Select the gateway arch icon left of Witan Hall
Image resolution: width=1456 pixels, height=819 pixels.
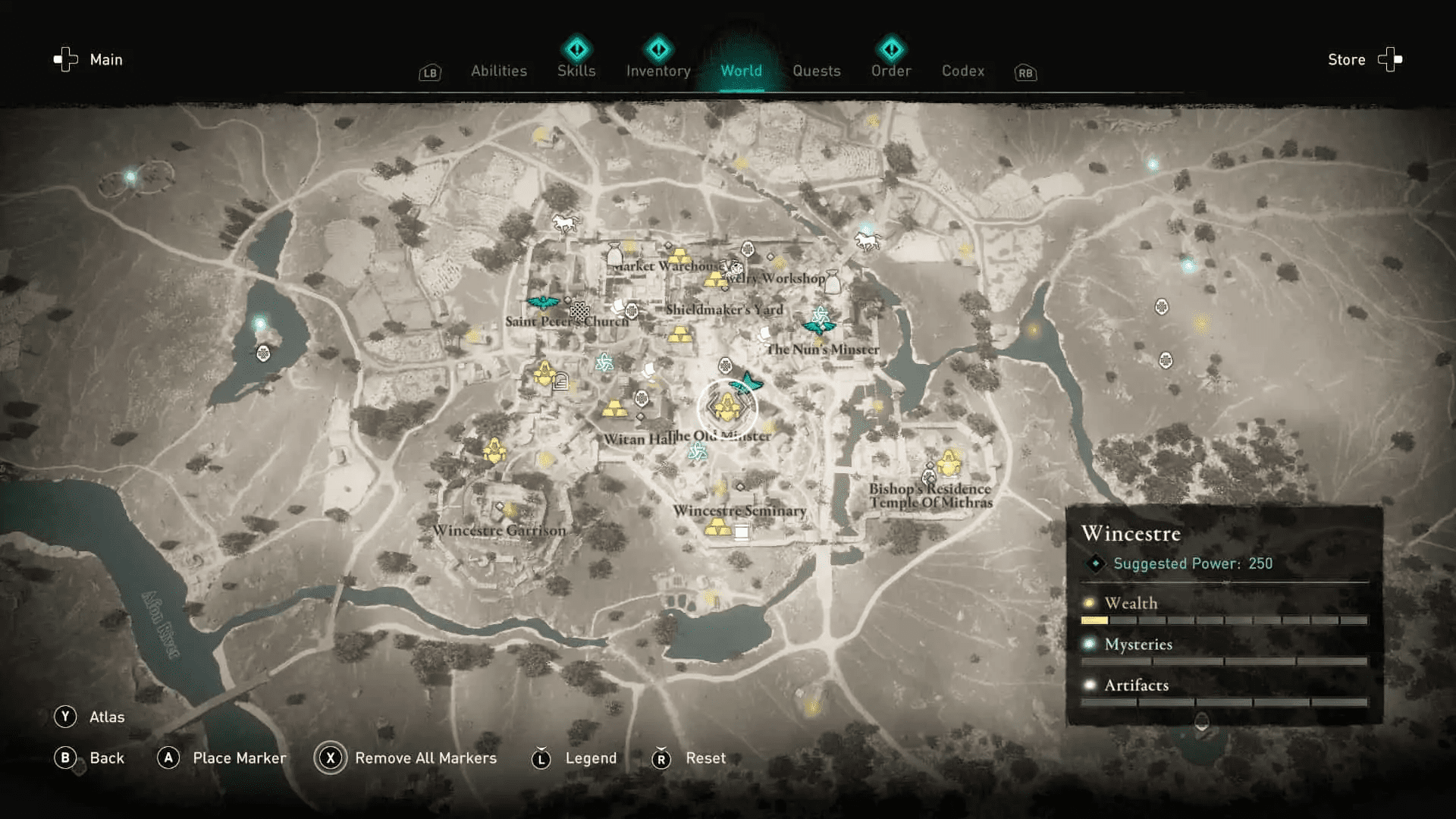(561, 381)
